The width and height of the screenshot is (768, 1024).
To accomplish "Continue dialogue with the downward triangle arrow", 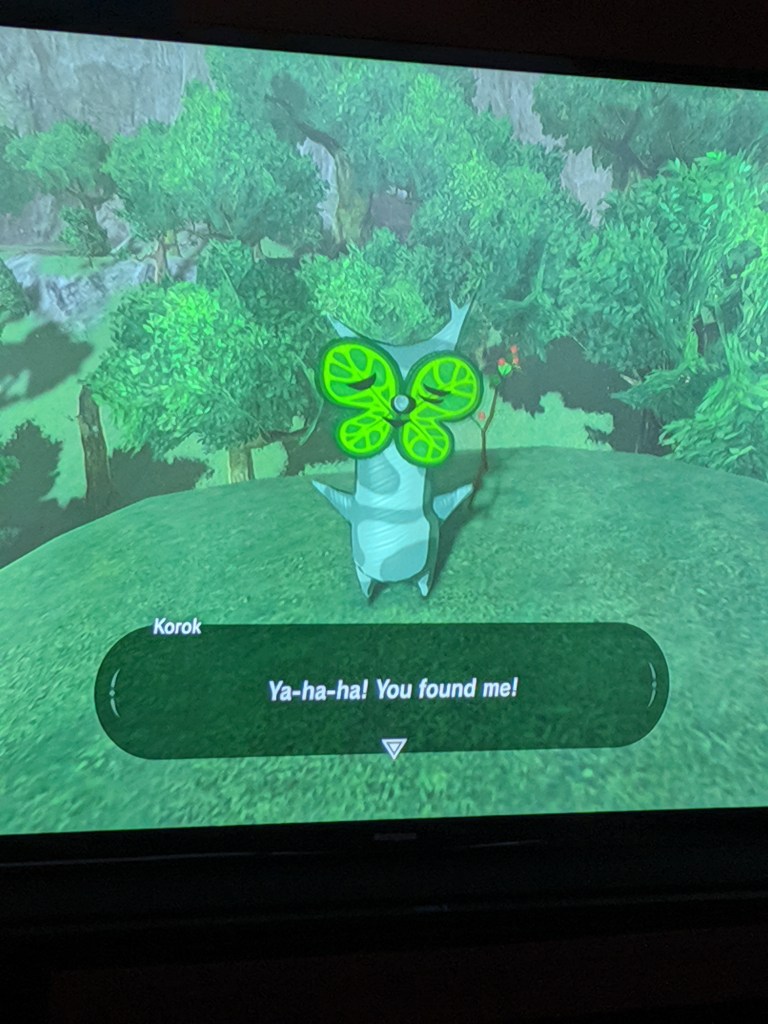I will coord(395,747).
